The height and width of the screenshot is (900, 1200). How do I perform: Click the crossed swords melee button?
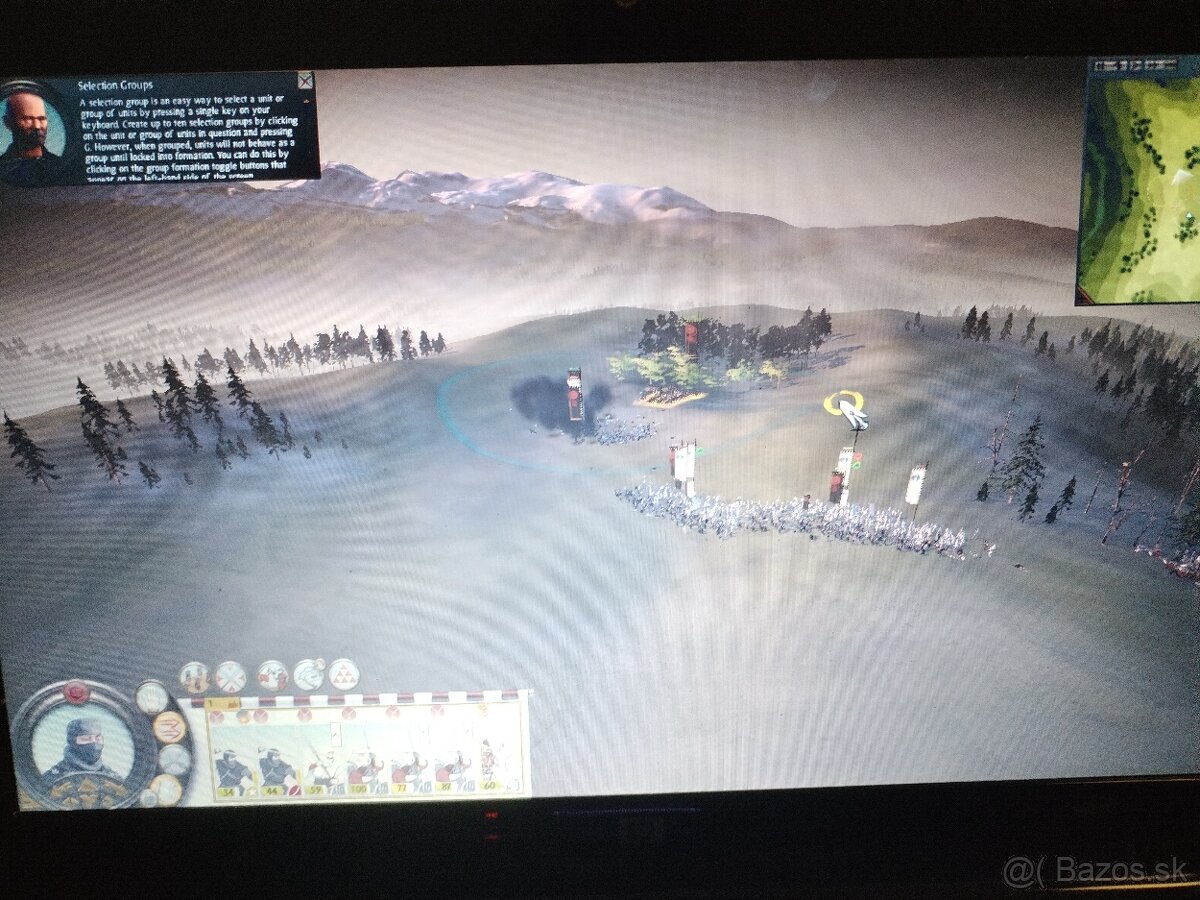pyautogui.click(x=231, y=677)
